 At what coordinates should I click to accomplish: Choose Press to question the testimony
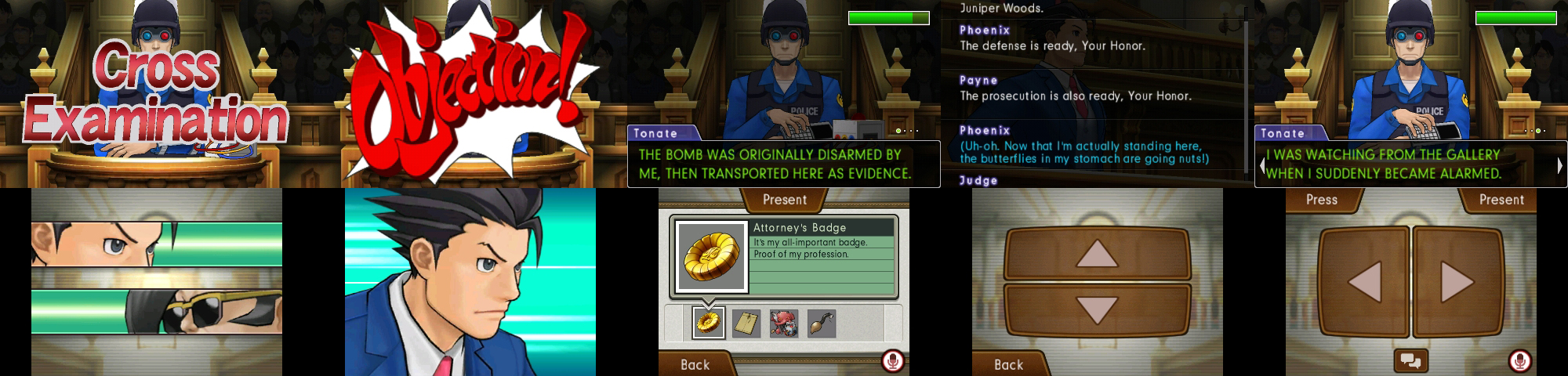tap(1322, 200)
